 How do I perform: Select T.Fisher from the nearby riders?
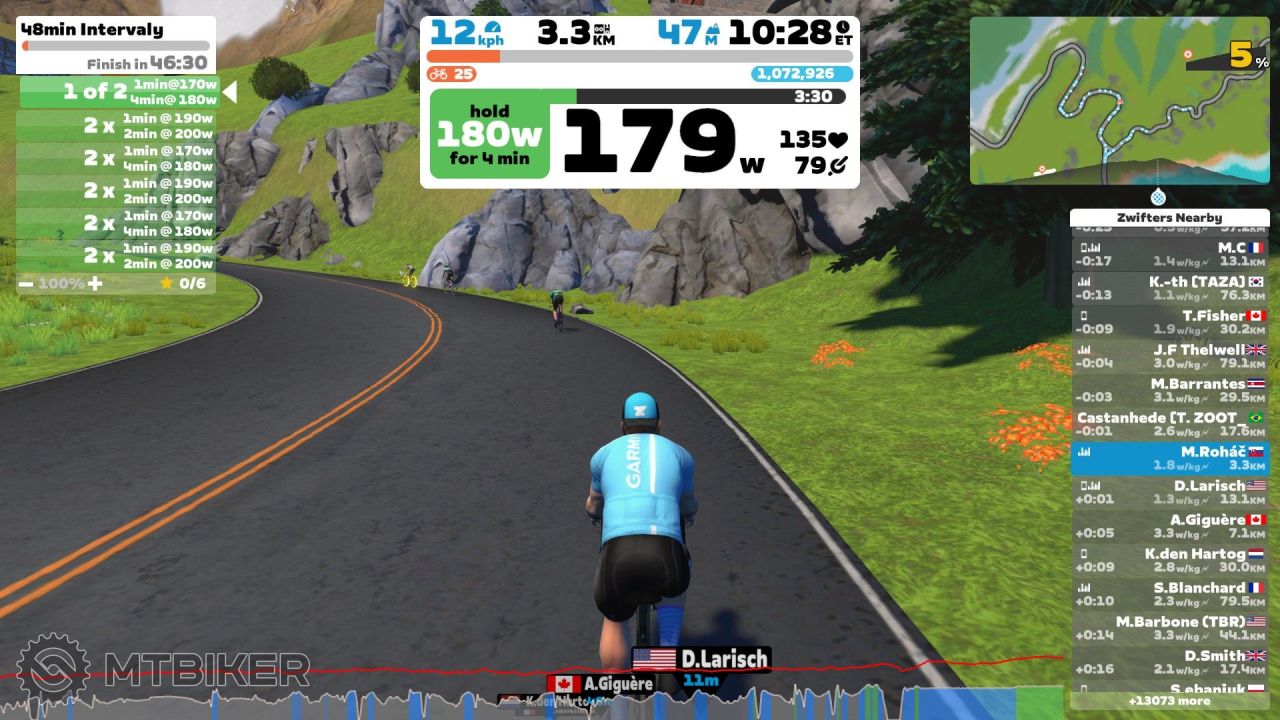point(1169,322)
